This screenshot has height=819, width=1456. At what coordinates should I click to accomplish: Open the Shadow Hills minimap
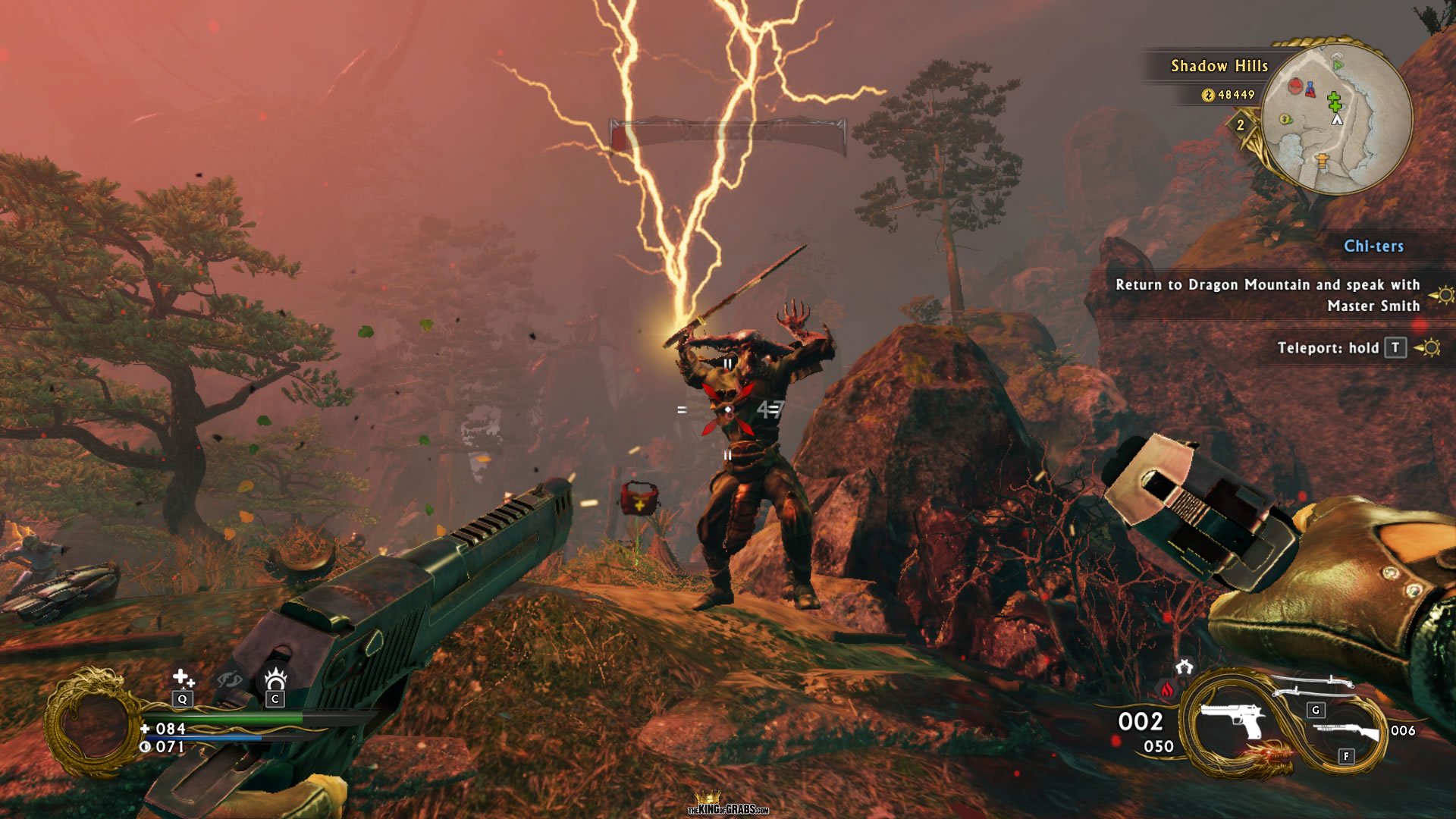(1337, 118)
